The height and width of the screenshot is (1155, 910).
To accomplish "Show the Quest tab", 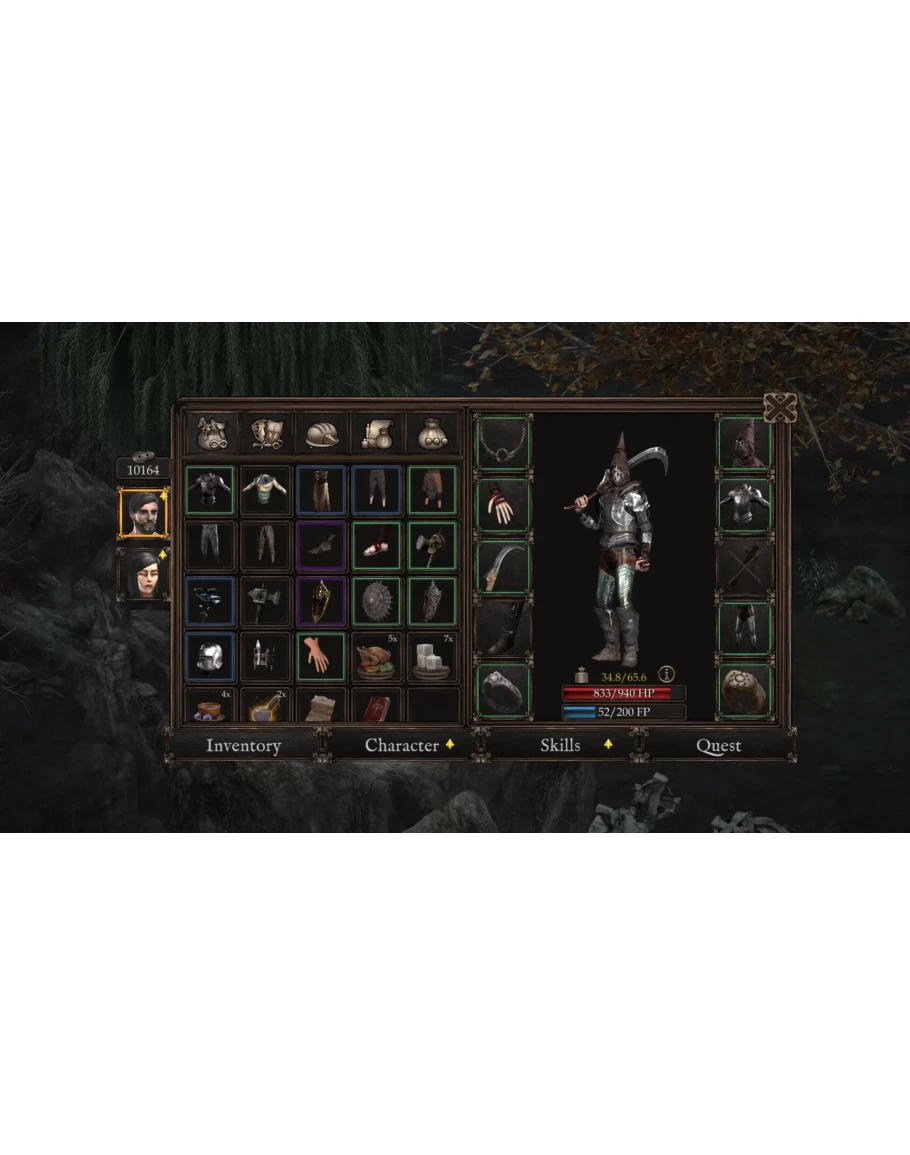I will [718, 746].
